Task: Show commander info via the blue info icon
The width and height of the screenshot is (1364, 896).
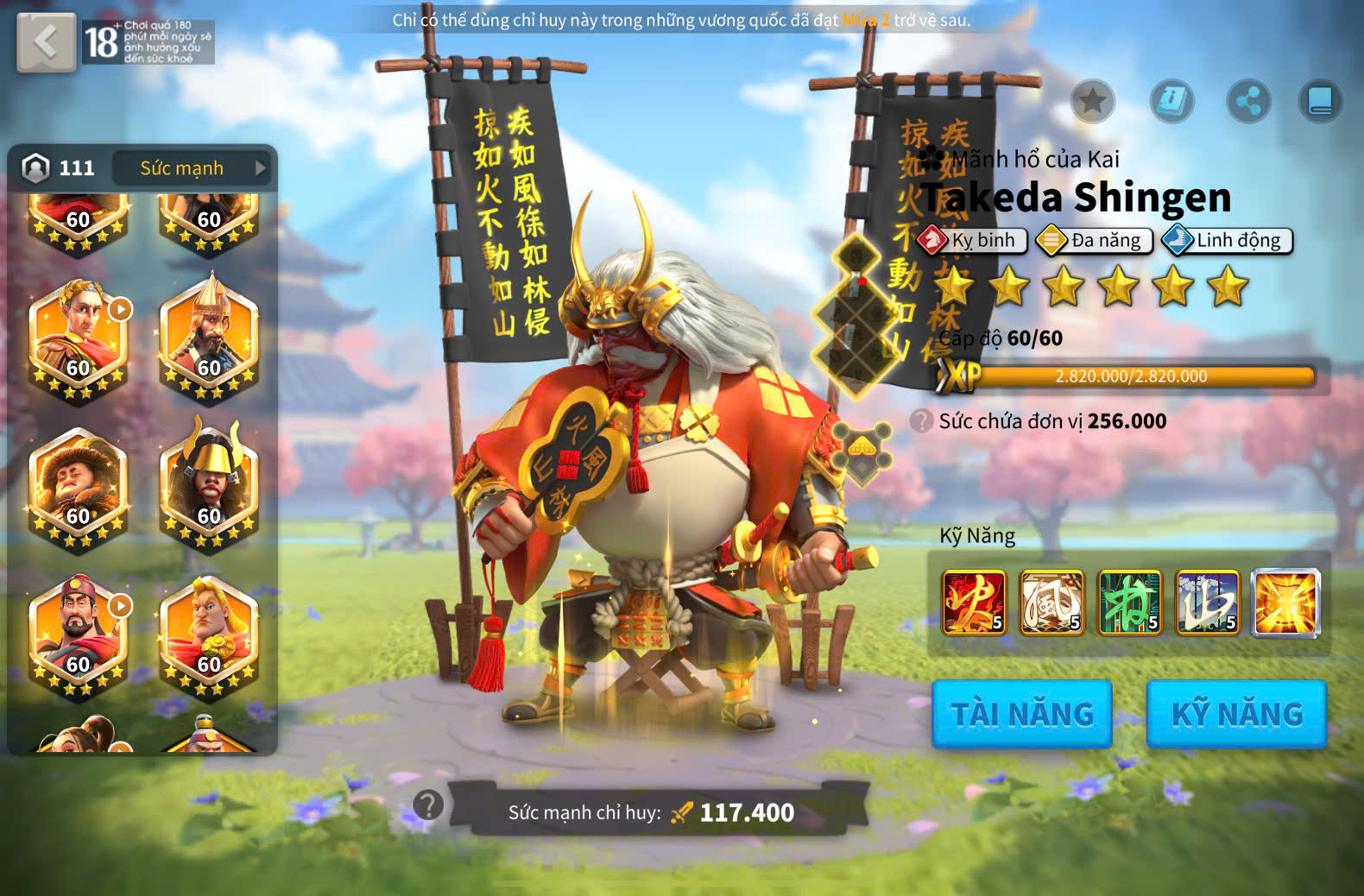Action: click(x=1171, y=102)
